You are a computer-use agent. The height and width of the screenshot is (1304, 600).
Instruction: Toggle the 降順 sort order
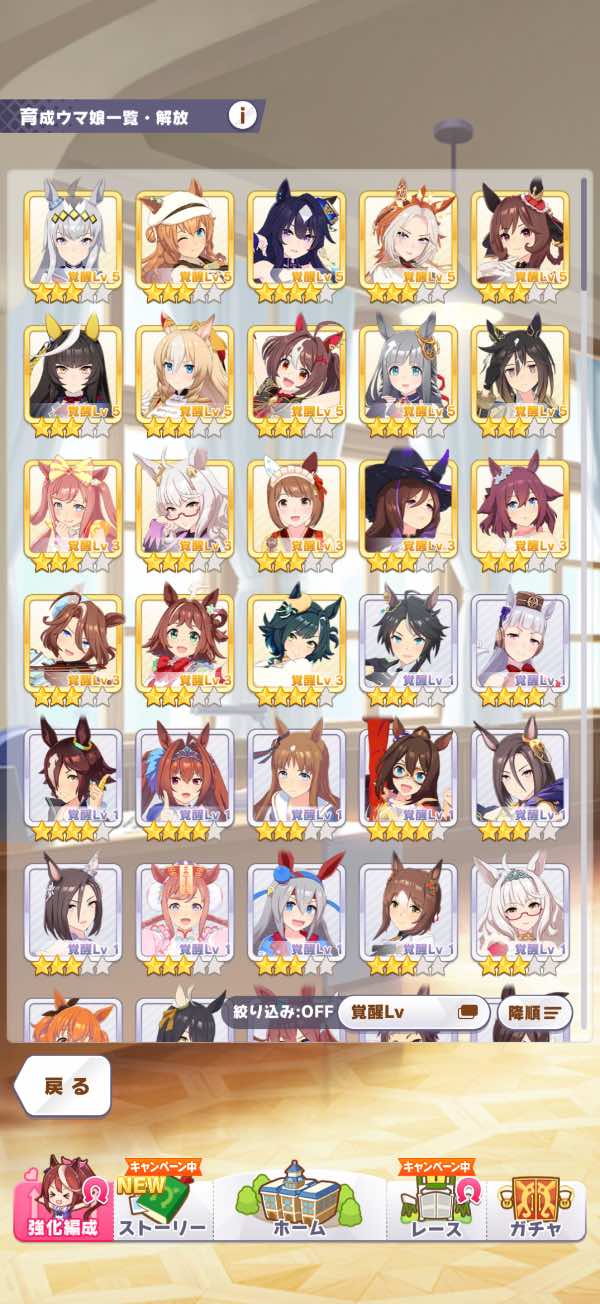(x=534, y=1012)
